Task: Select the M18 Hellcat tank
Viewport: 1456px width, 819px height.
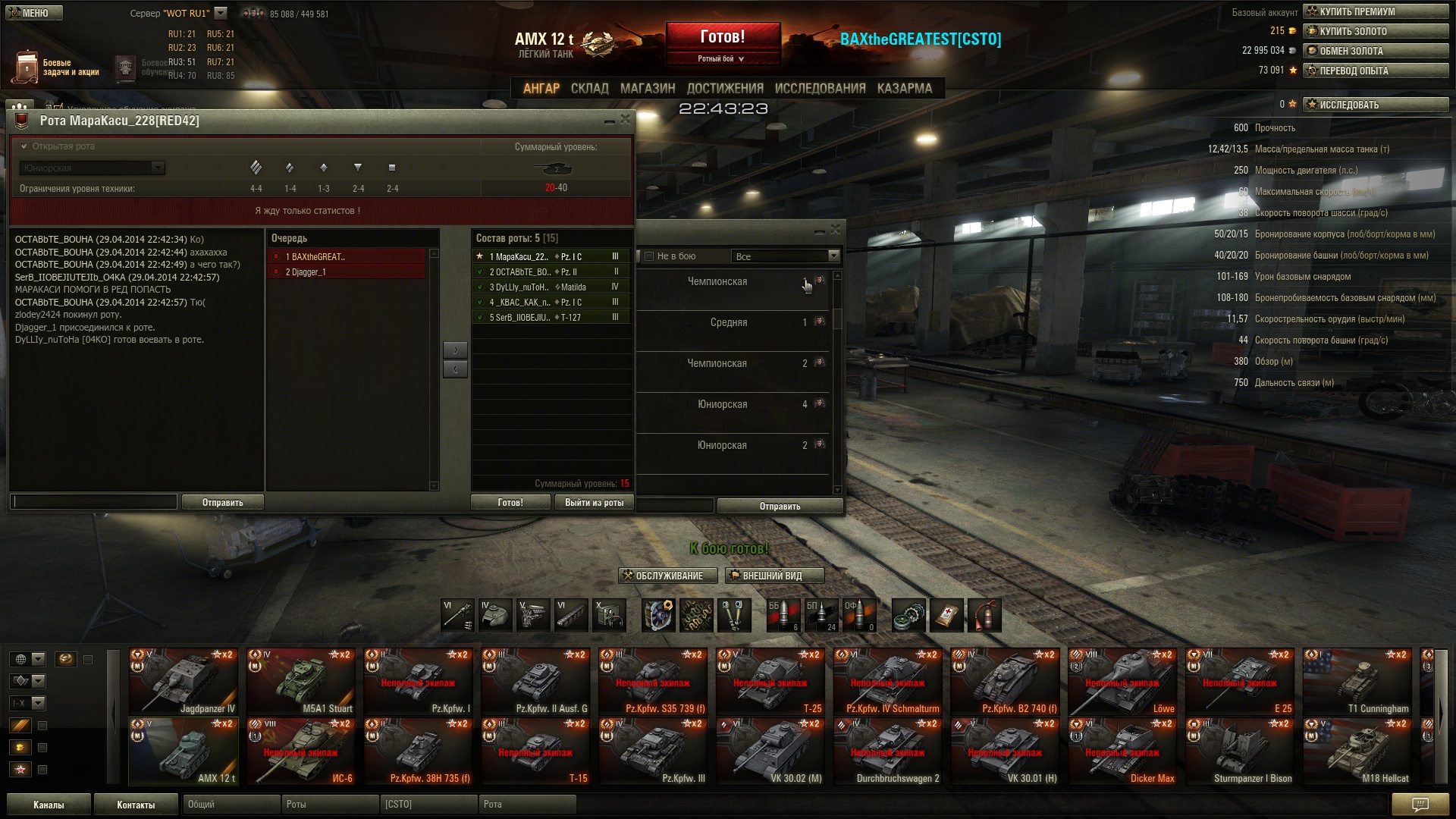Action: pyautogui.click(x=1357, y=751)
